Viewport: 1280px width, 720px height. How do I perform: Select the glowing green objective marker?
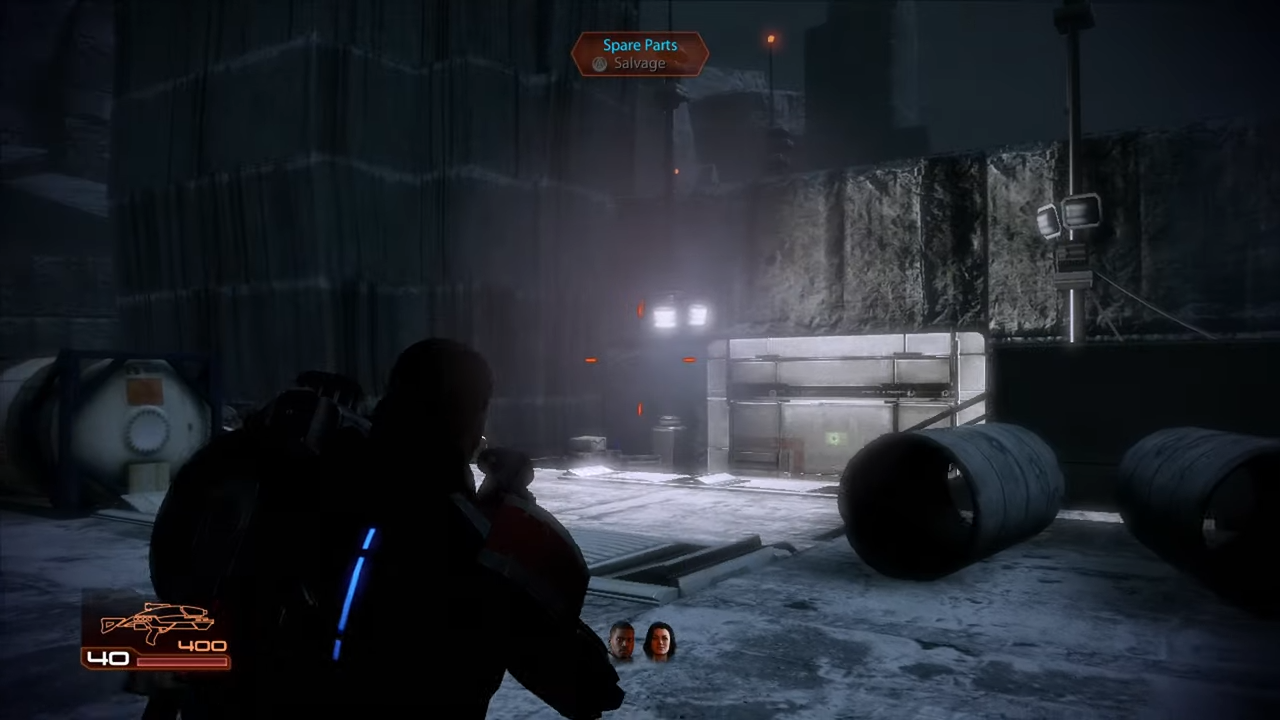833,438
